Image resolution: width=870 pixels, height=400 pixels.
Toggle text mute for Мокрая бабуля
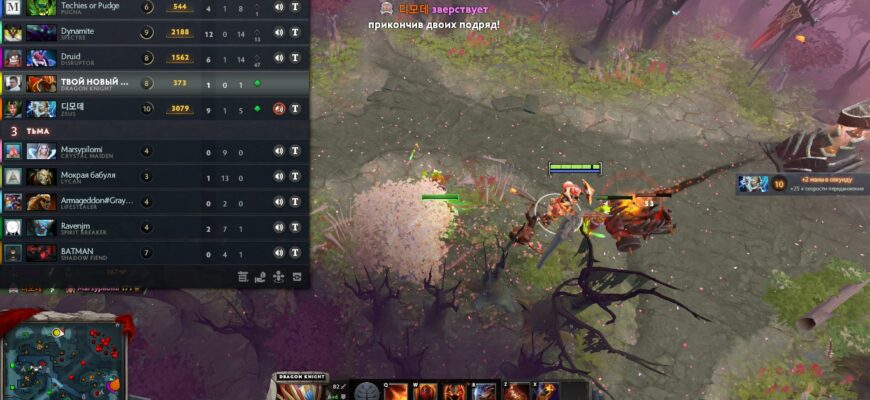click(x=295, y=177)
